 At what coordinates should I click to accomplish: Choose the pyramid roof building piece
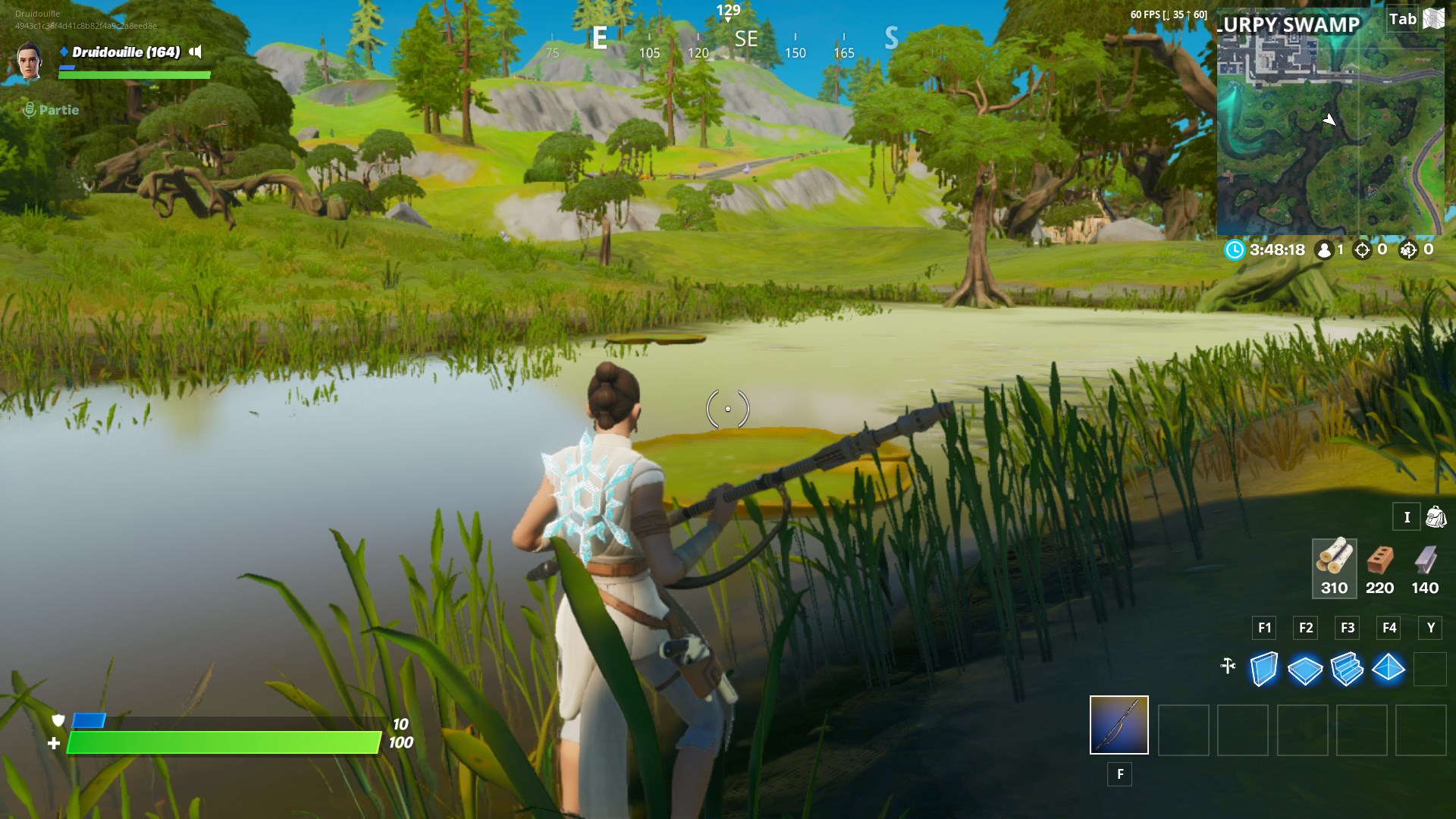[1389, 668]
